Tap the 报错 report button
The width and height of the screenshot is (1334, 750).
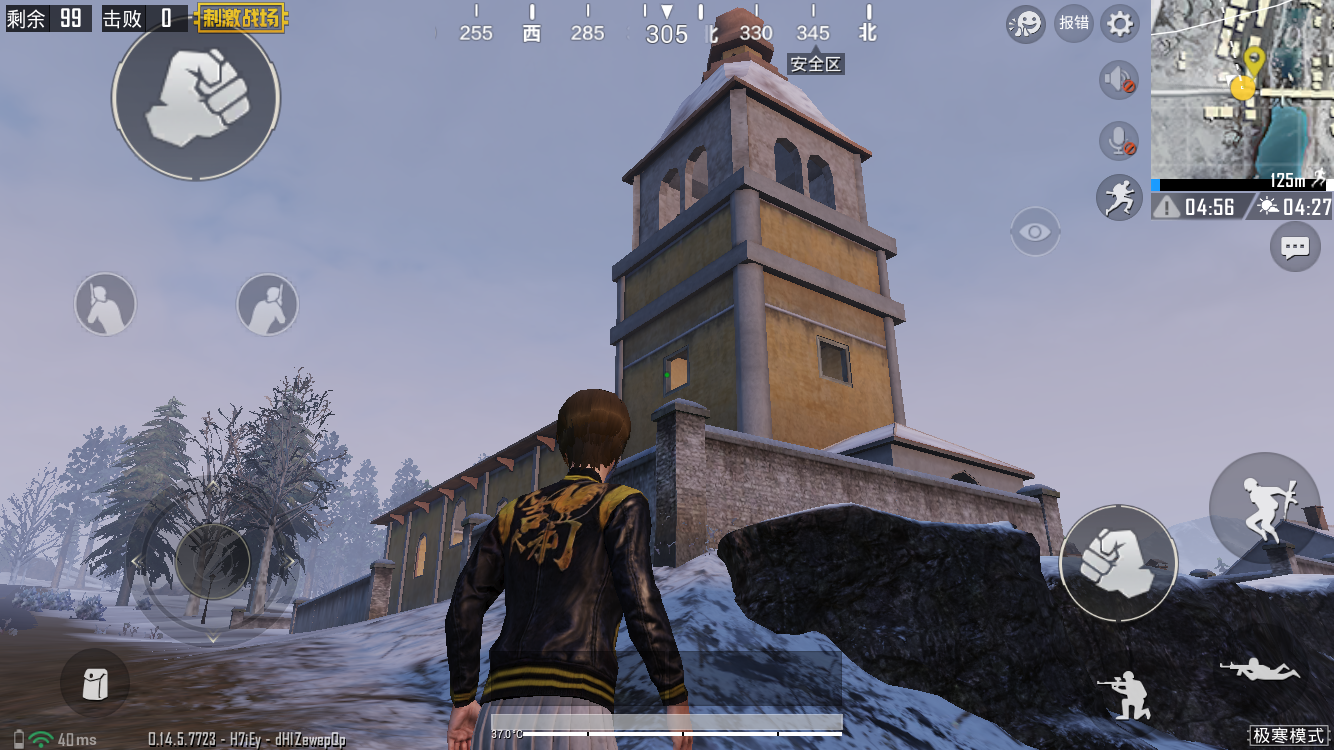(1074, 23)
